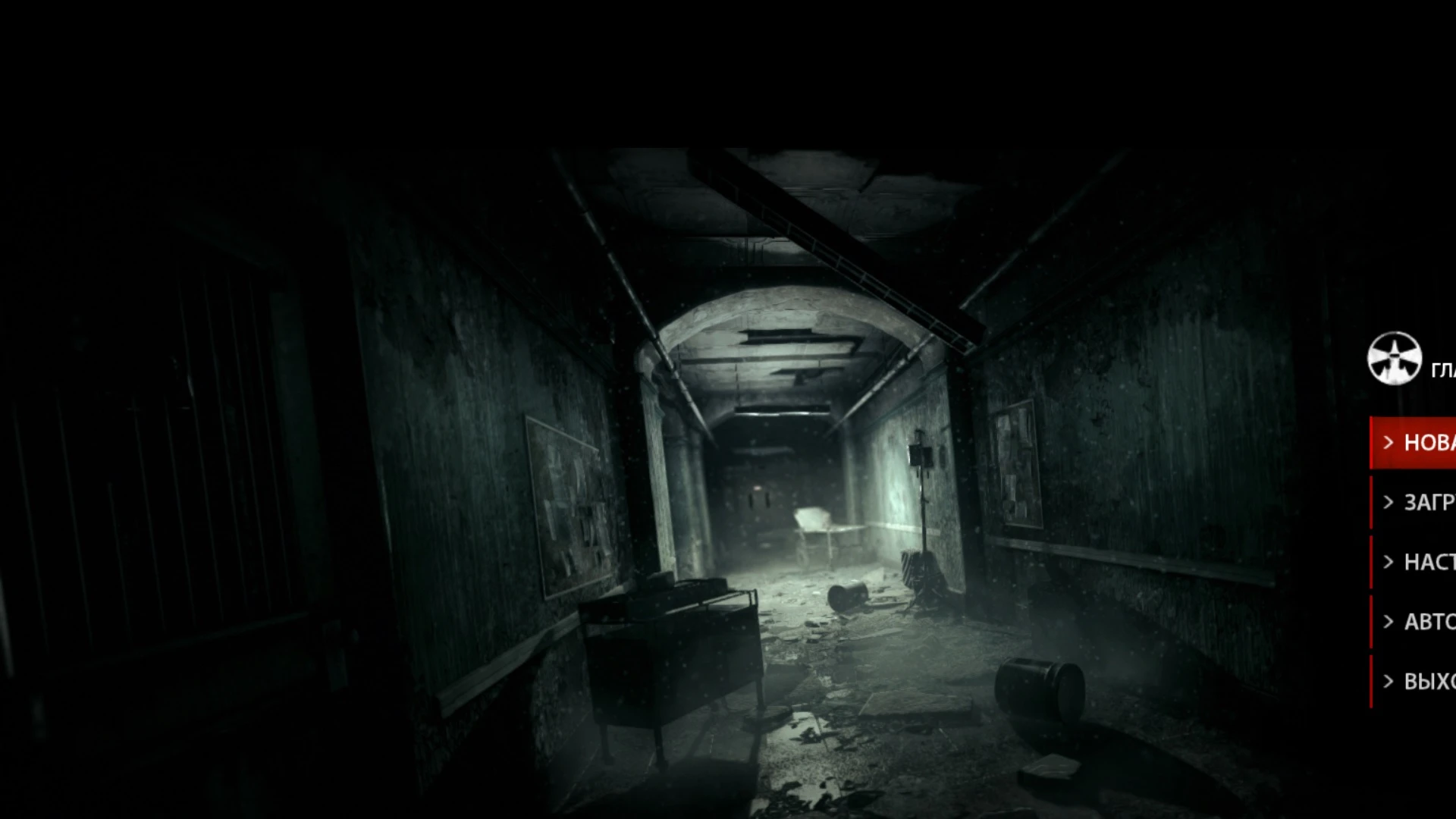Select the АВТОРЫ menu entry
This screenshot has height=819, width=1456.
pos(1429,621)
